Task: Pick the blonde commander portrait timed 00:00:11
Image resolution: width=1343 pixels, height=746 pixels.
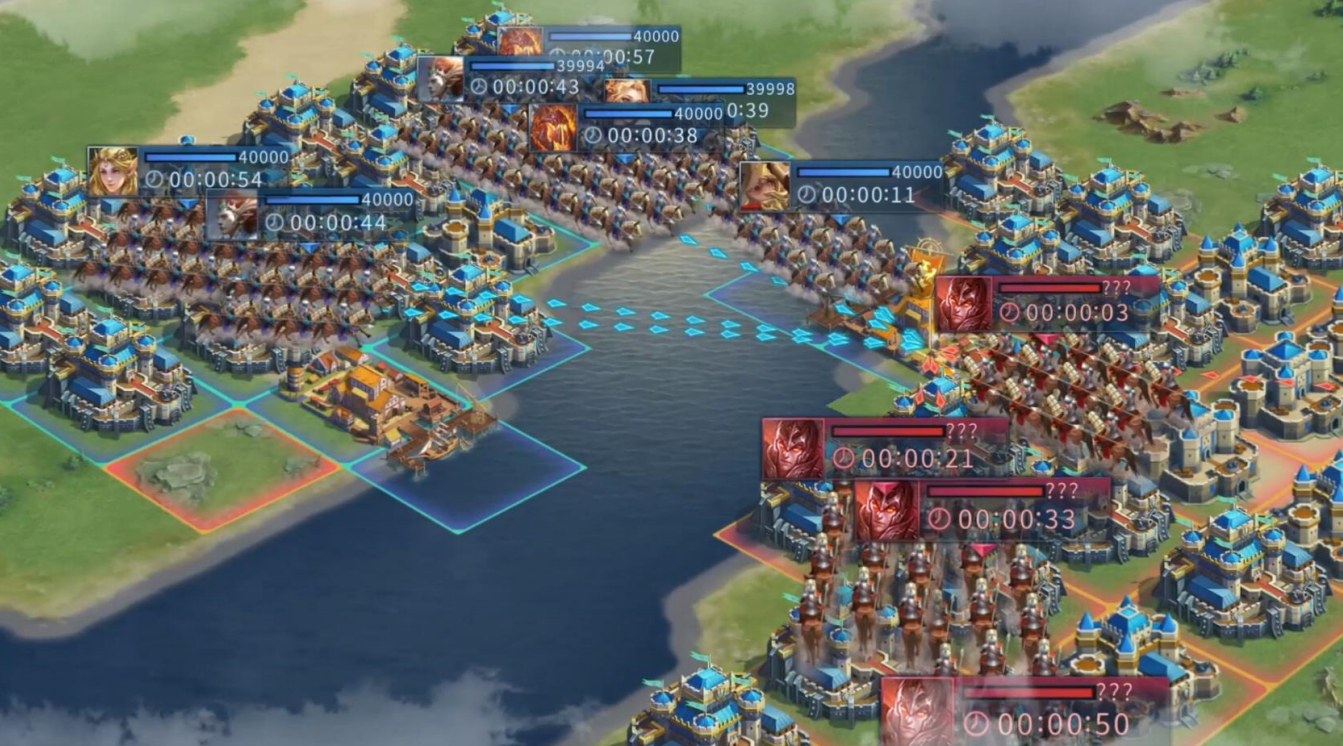Action: tap(764, 186)
